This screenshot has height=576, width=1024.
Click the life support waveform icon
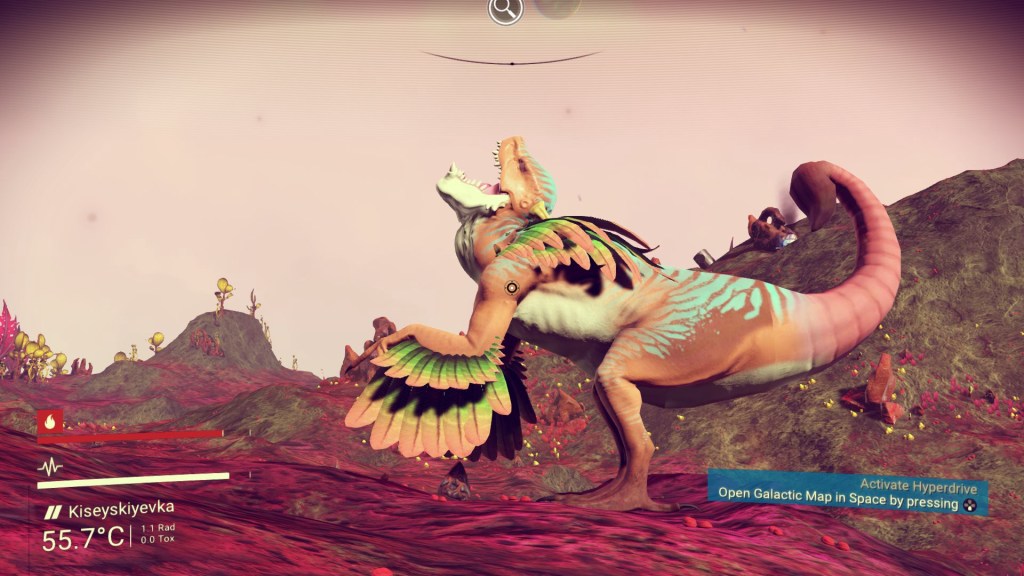(x=50, y=466)
